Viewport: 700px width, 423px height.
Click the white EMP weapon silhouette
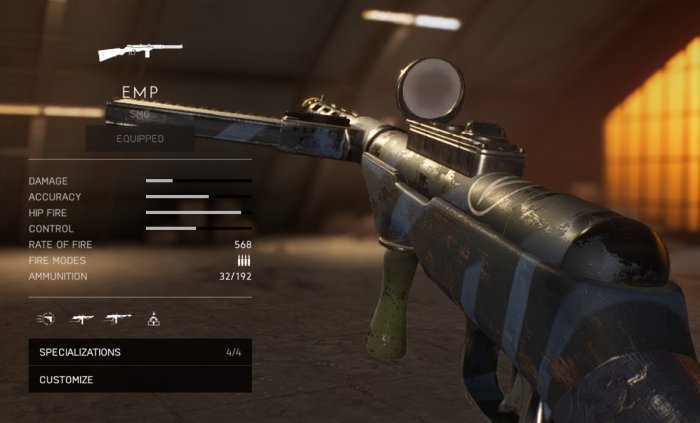pos(140,50)
